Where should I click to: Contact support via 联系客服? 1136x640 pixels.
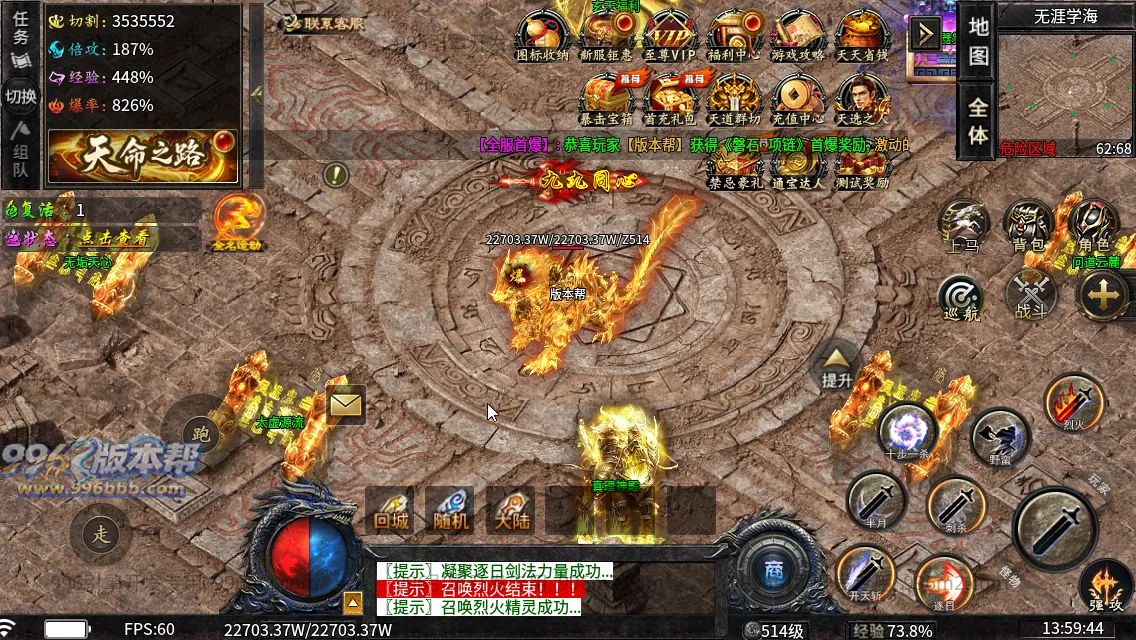click(x=323, y=23)
